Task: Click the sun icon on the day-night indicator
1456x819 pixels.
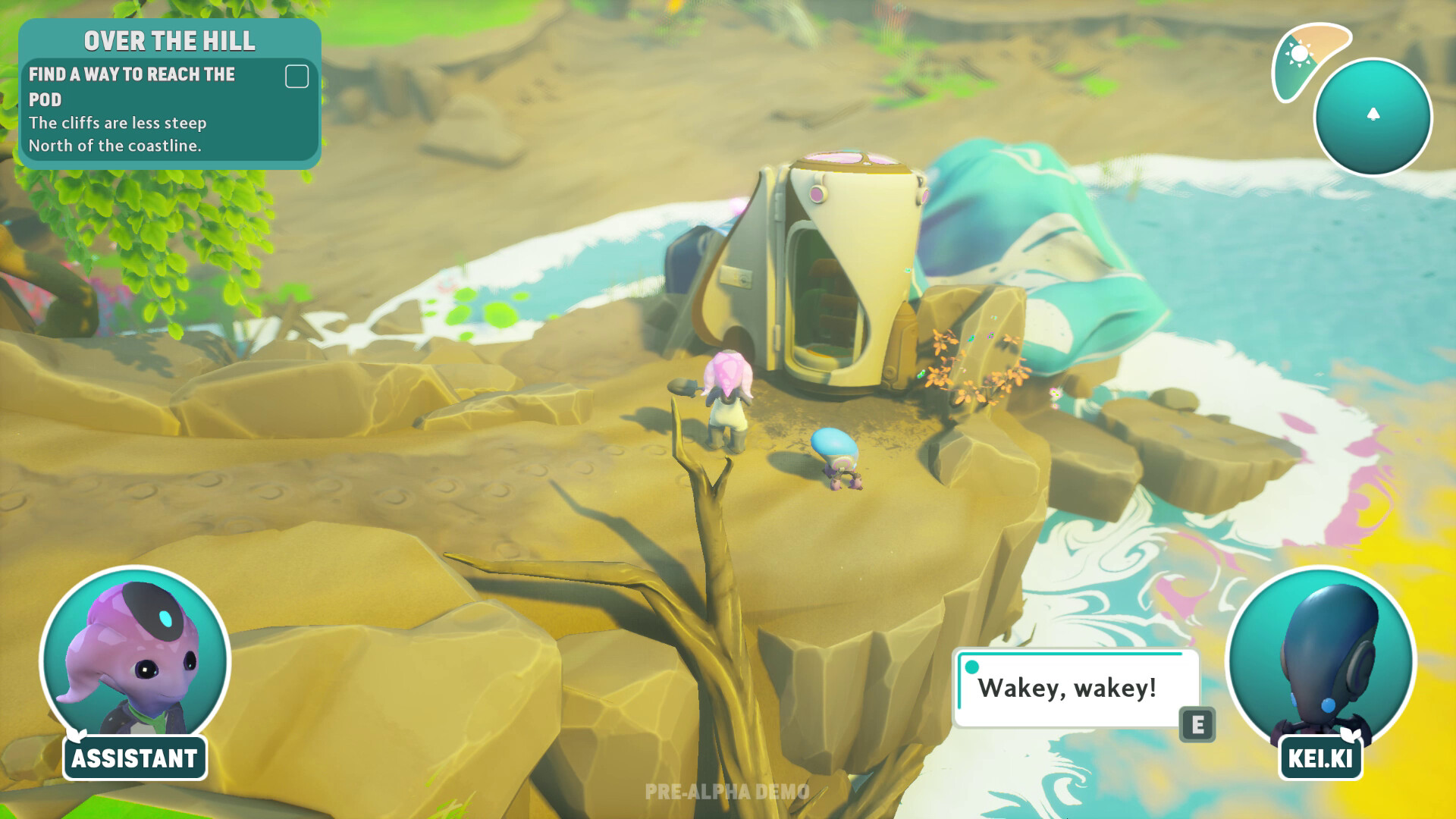Action: [1299, 55]
